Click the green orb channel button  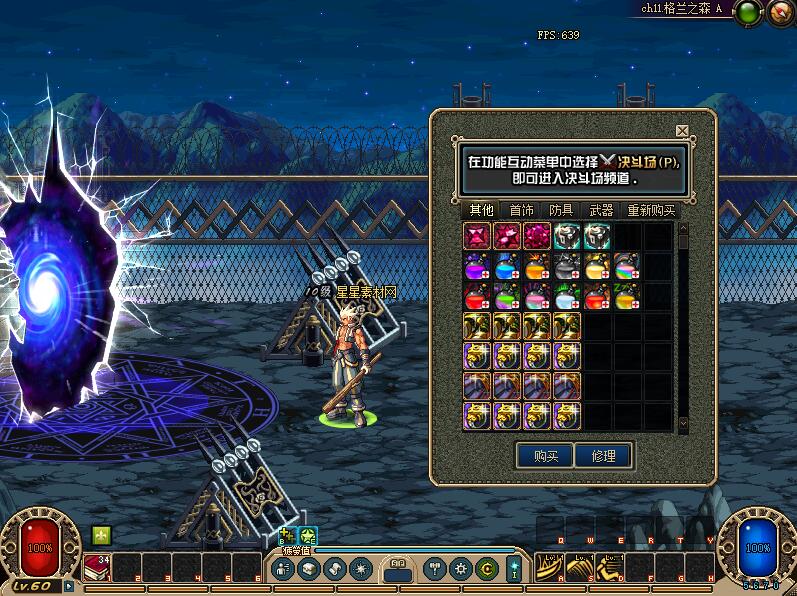(x=748, y=13)
